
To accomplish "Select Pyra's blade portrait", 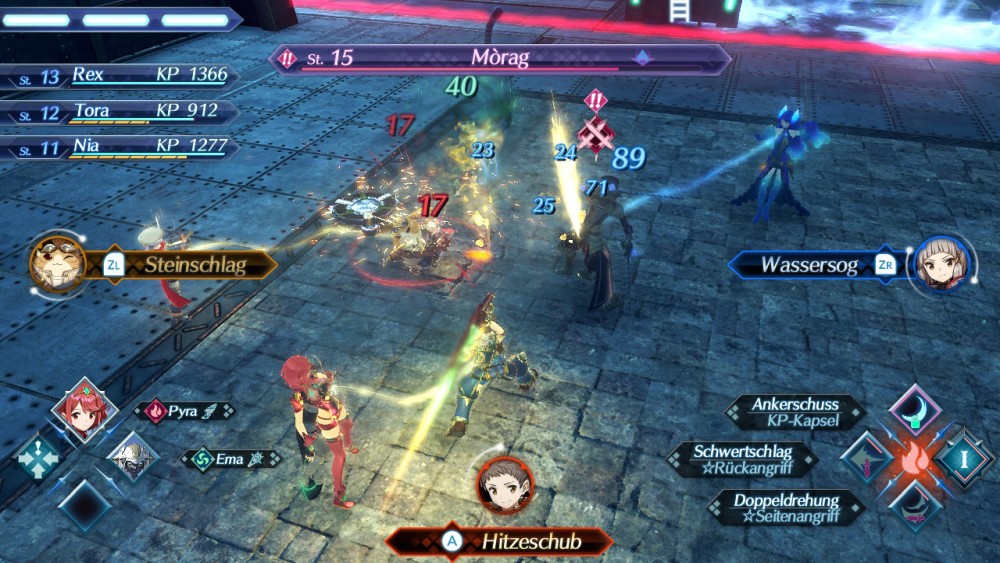I will pyautogui.click(x=85, y=410).
